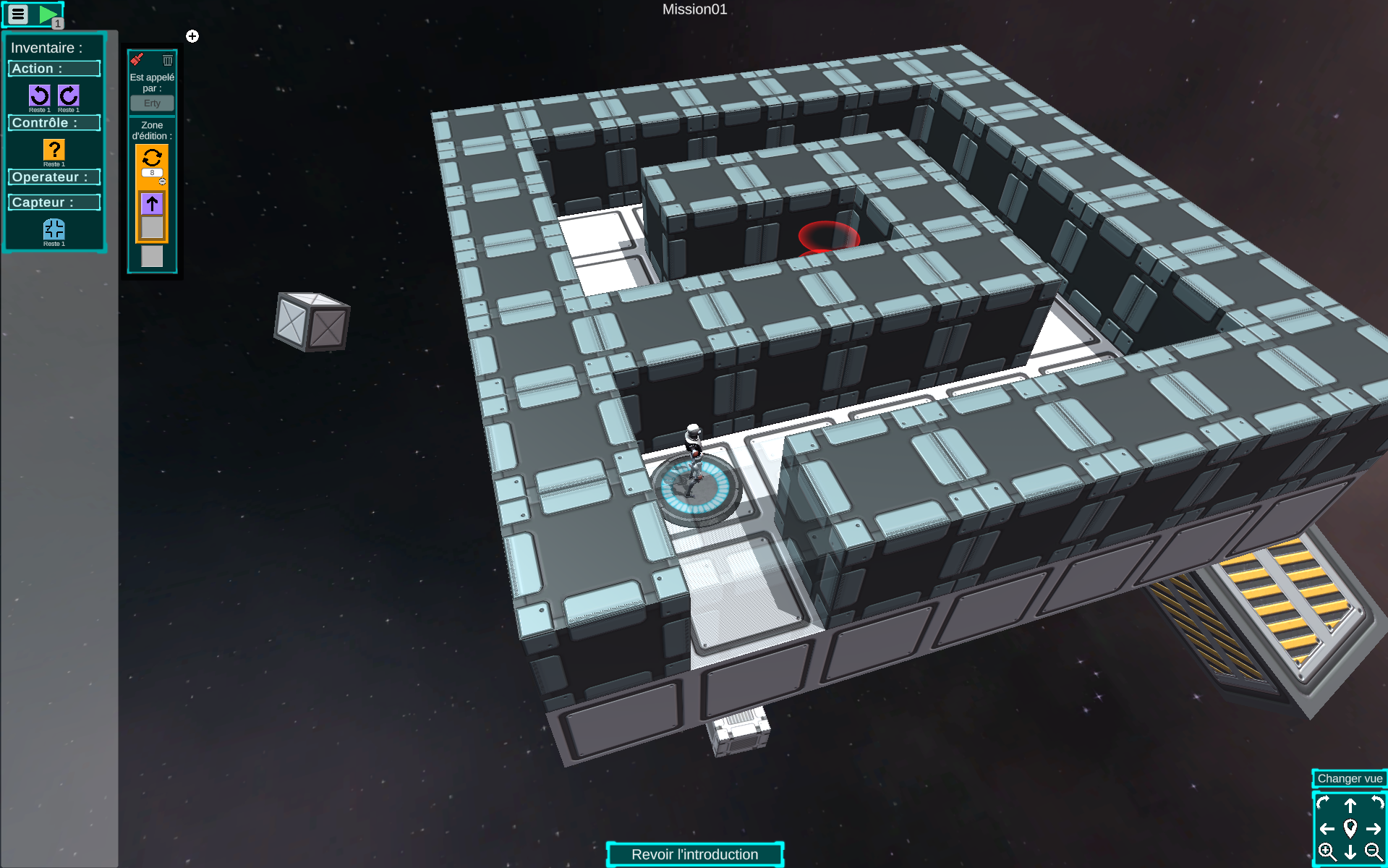This screenshot has width=1388, height=868.
Task: Pan the camera right with the right arrow
Action: click(1374, 828)
